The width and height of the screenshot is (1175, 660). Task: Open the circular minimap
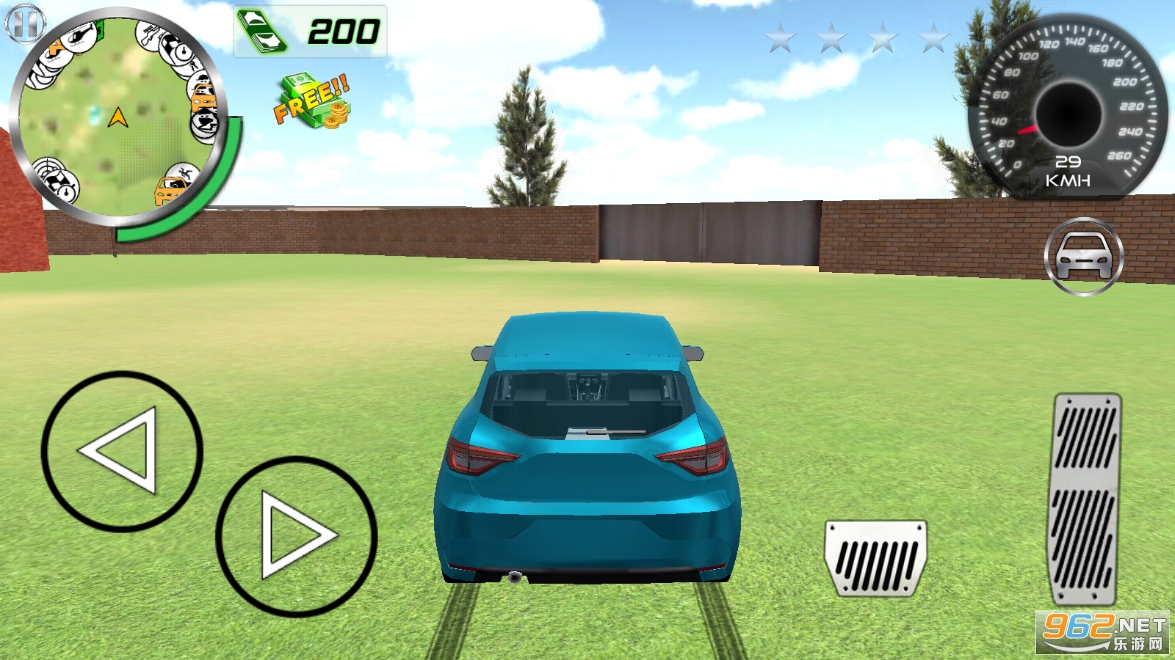coord(118,118)
